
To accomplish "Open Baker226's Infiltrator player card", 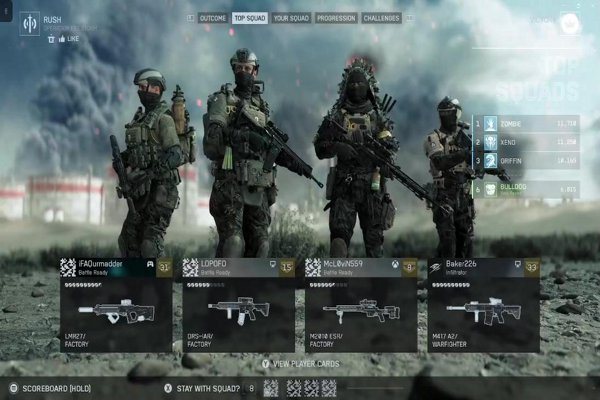I will pyautogui.click(x=483, y=304).
